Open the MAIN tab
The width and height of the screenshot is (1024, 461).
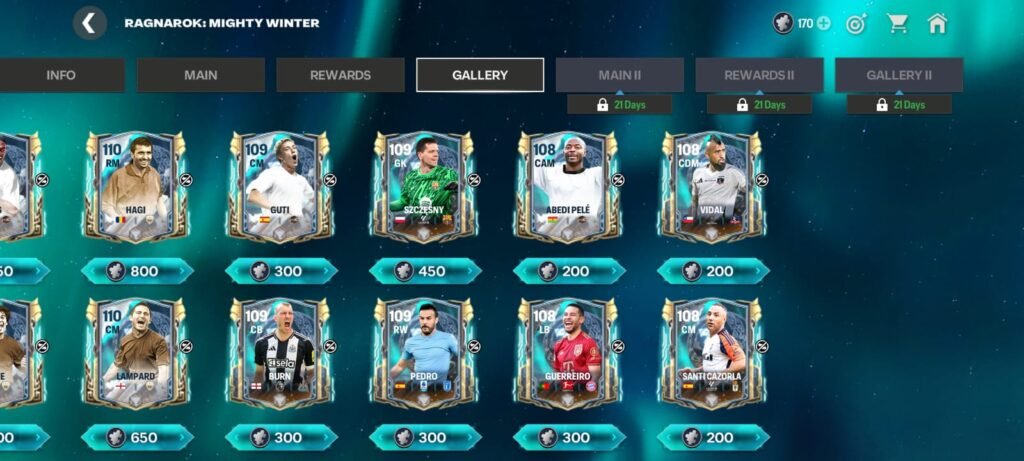tap(200, 75)
